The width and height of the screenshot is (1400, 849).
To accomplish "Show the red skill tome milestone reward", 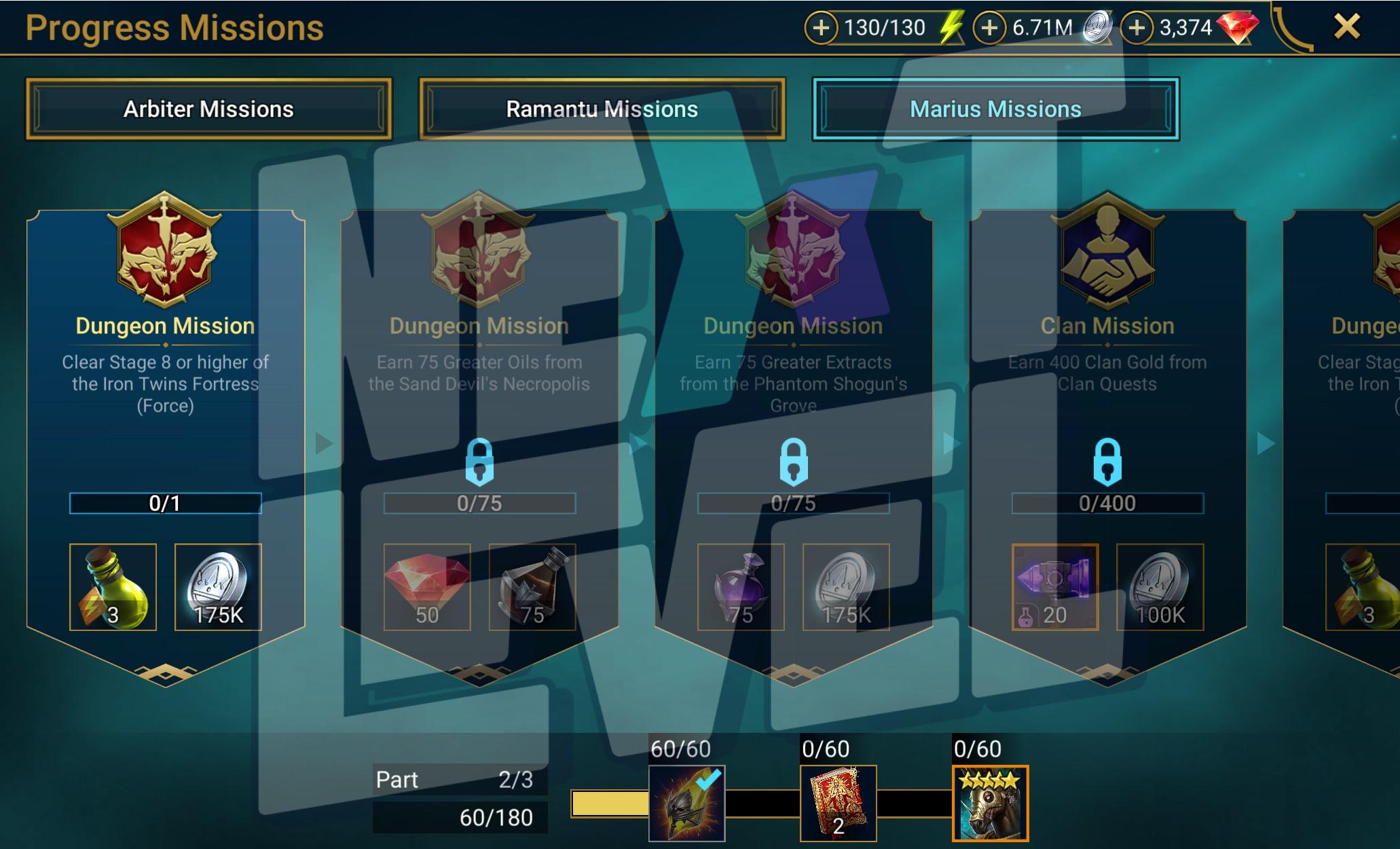I will point(838,803).
